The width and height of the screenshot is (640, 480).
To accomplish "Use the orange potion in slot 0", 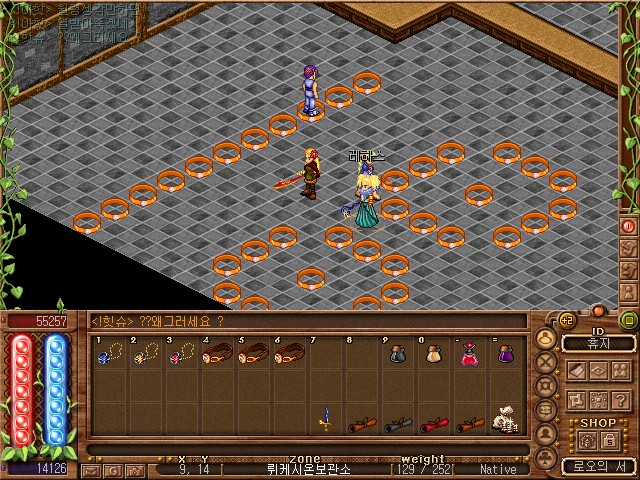I will [x=433, y=354].
